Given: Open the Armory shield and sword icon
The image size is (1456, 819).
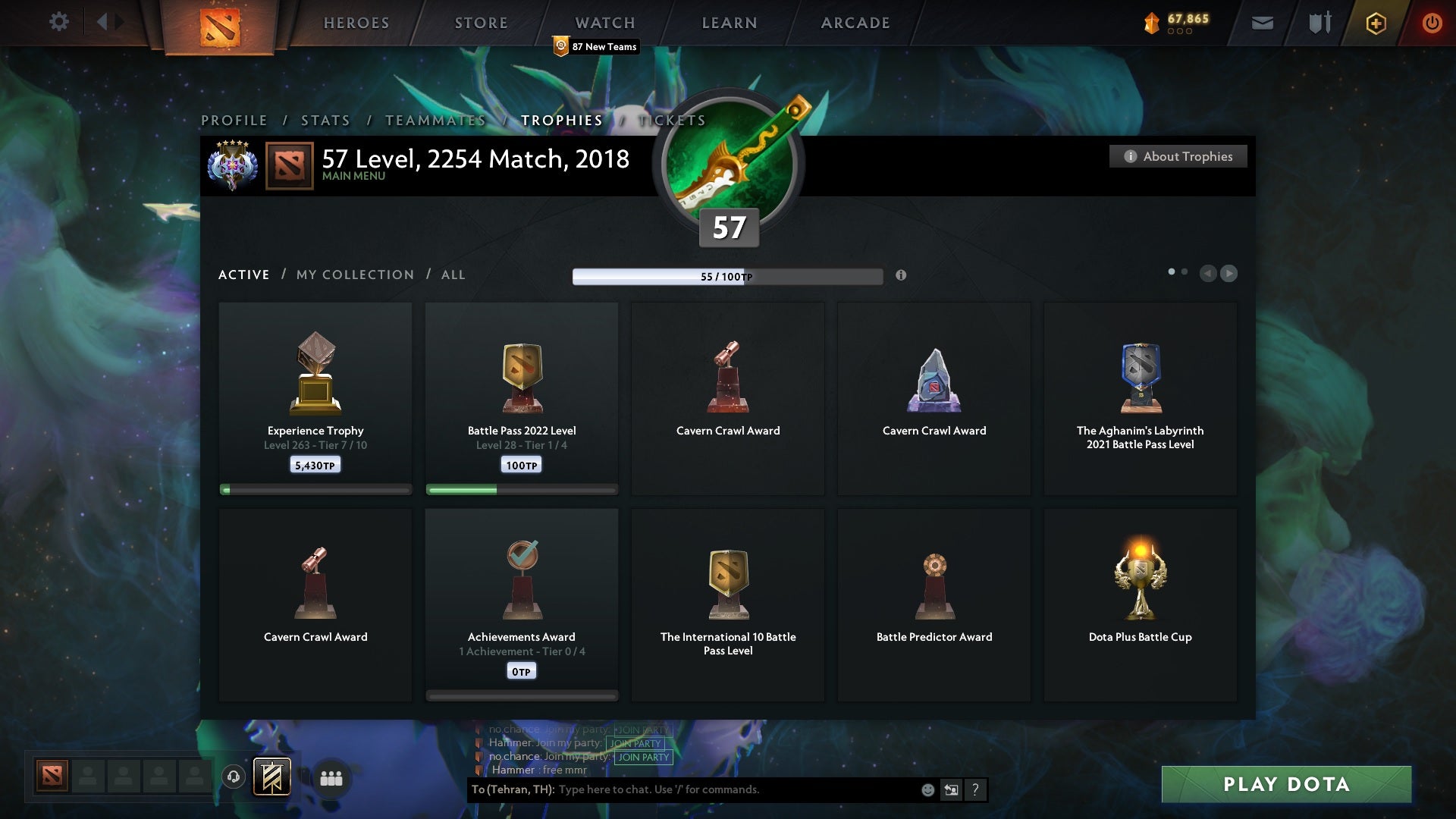Looking at the screenshot, I should coord(1319,23).
